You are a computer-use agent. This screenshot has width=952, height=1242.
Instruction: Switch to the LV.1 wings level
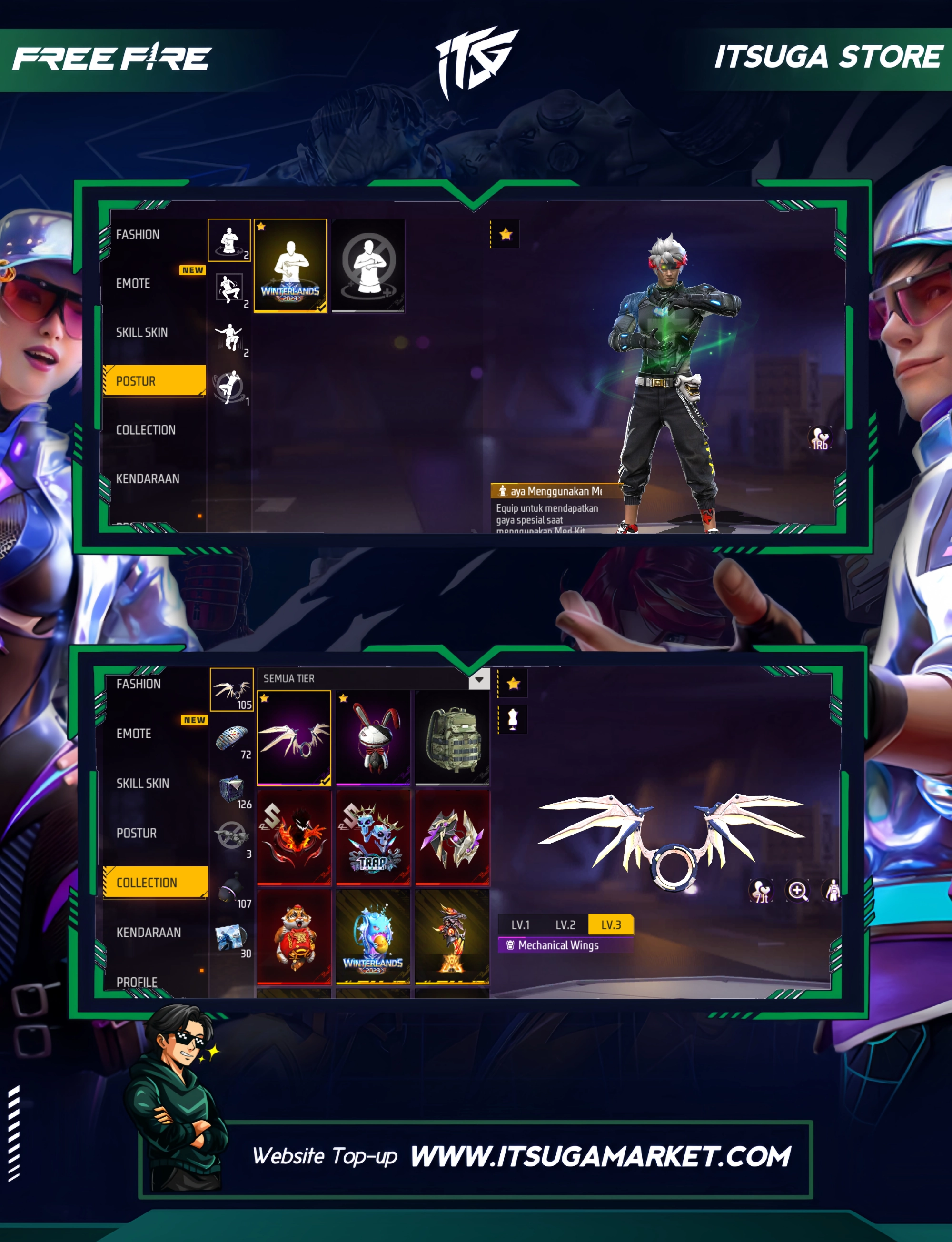click(520, 924)
